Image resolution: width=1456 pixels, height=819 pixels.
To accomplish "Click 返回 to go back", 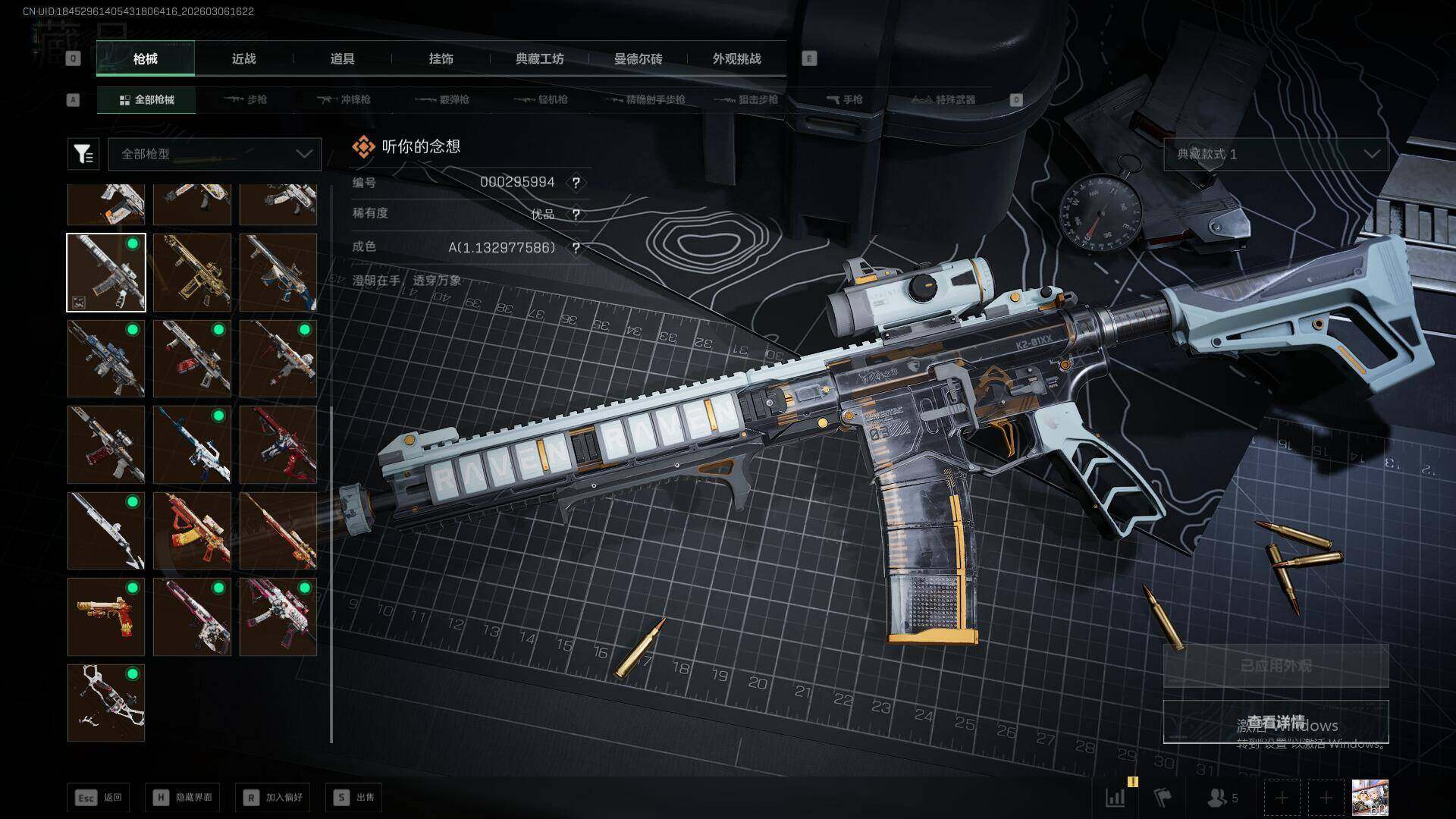I will pyautogui.click(x=99, y=798).
